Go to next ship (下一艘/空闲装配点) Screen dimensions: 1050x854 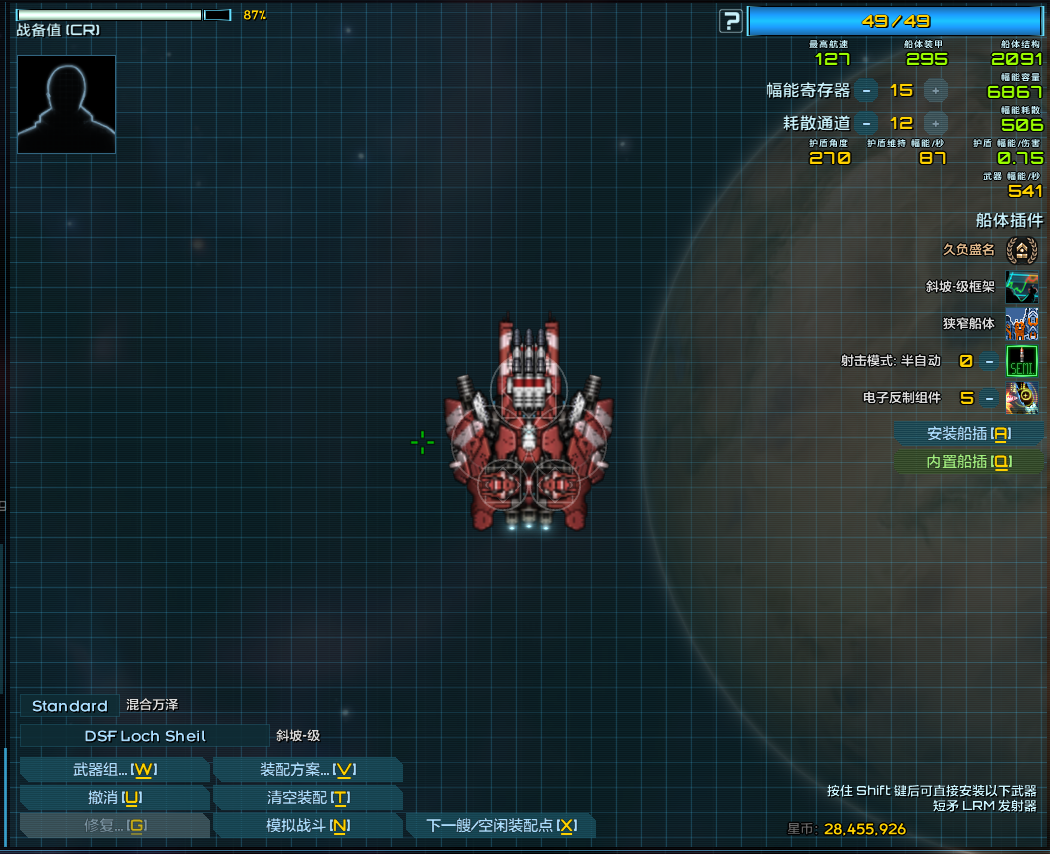[500, 825]
